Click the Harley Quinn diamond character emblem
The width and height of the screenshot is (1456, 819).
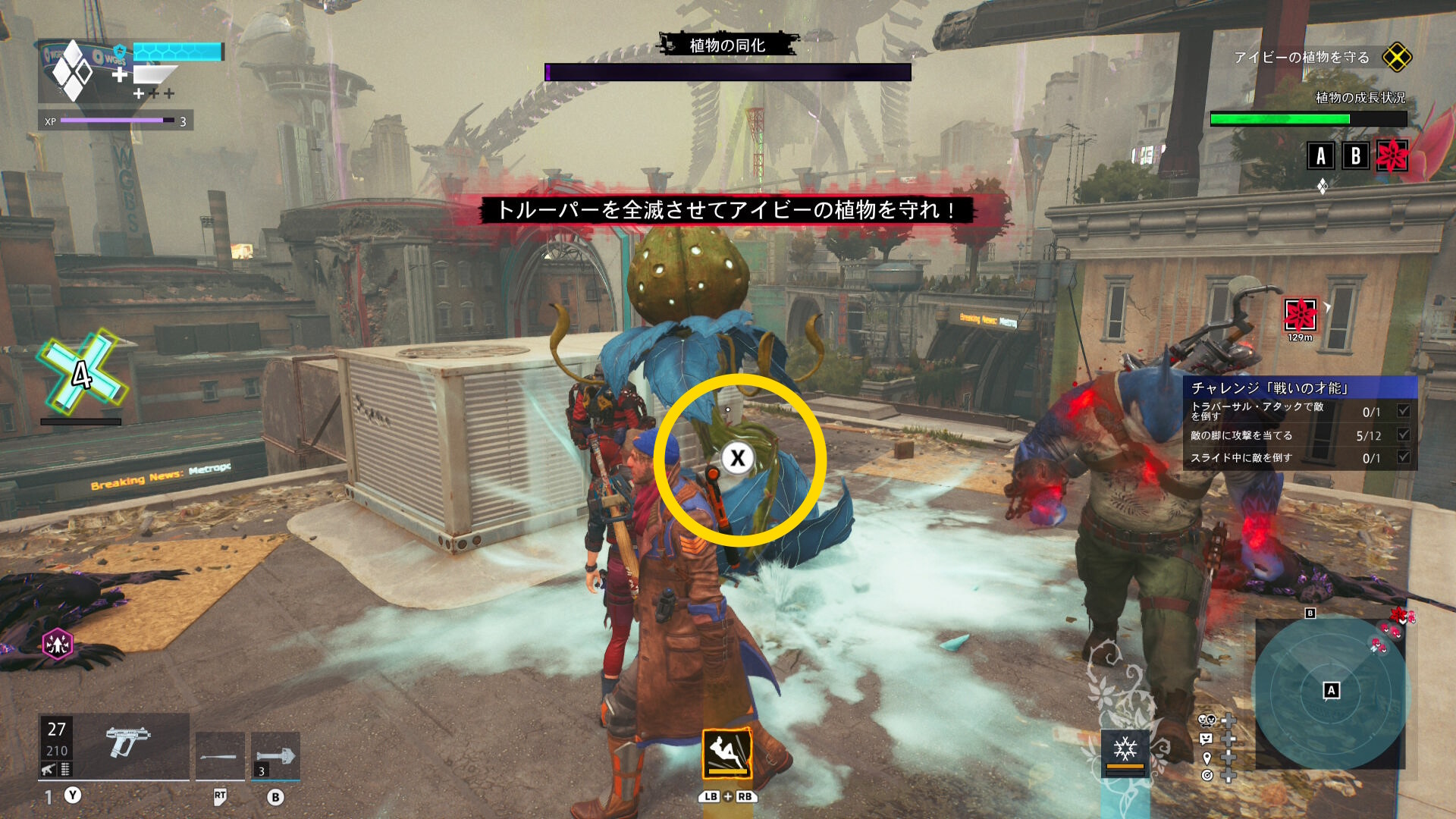click(x=73, y=71)
